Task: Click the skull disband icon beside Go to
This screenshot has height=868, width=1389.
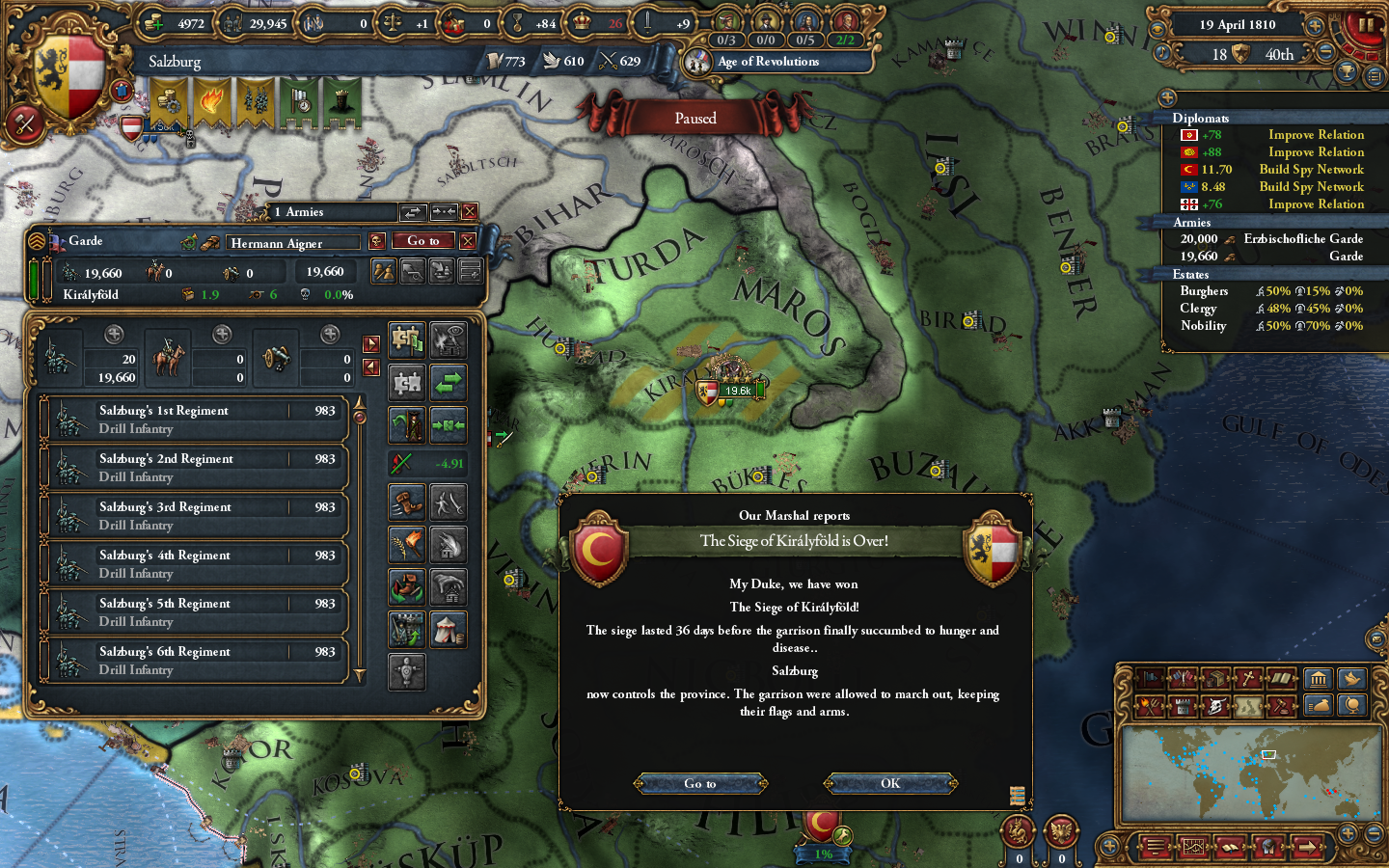Action: pos(377,241)
